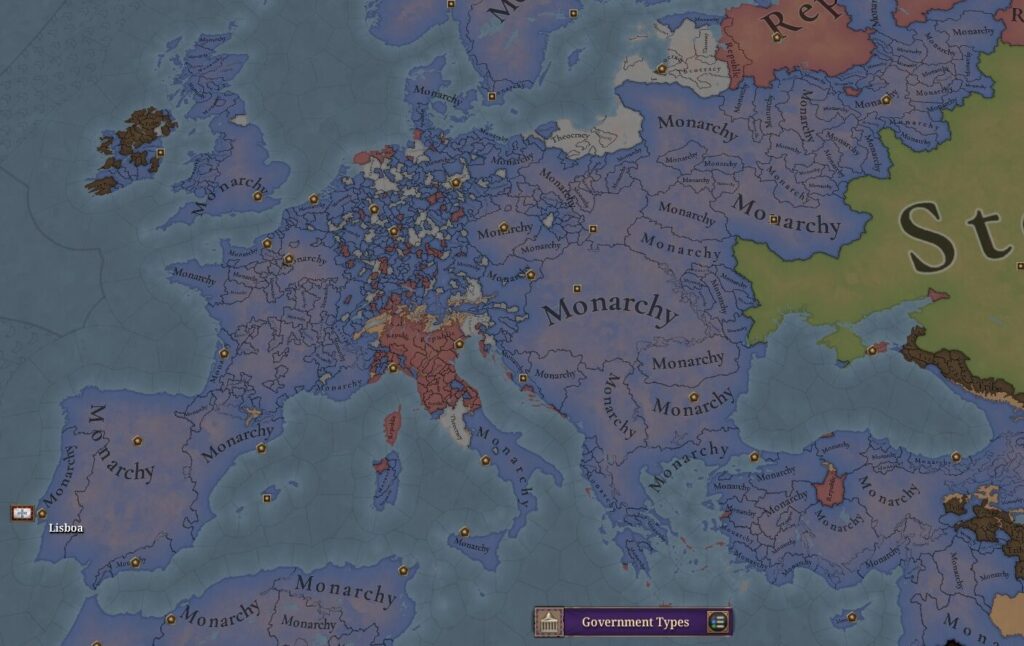Toggle the map legend list icon
The height and width of the screenshot is (646, 1024).
click(x=717, y=622)
